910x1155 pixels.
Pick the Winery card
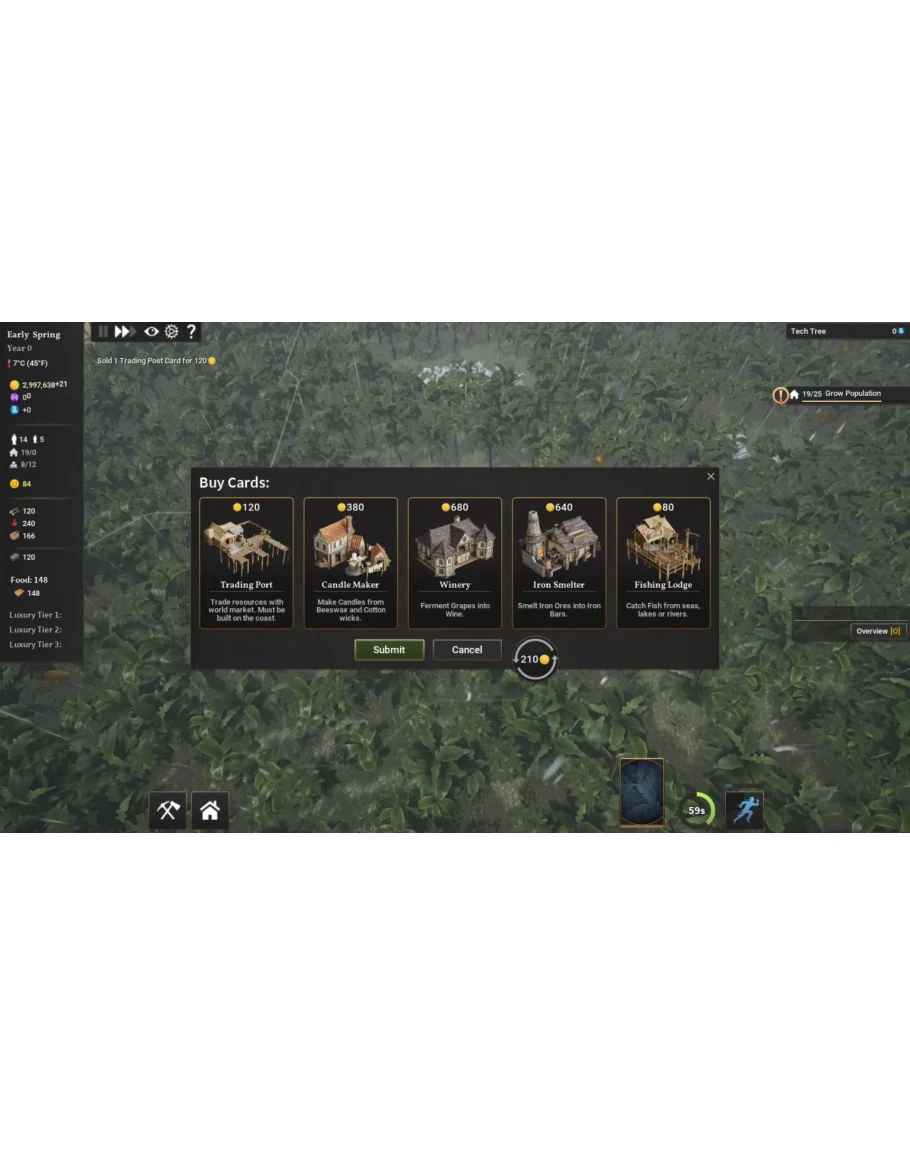click(454, 562)
